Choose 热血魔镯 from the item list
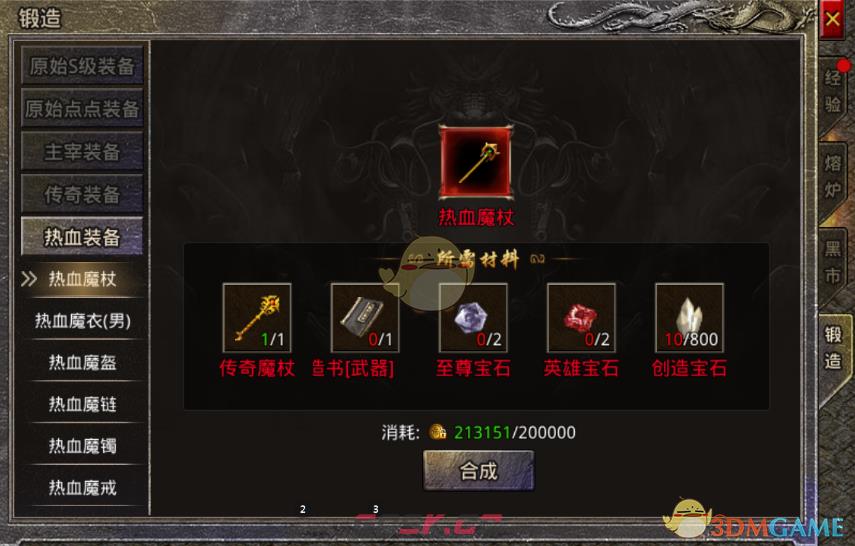 (x=83, y=446)
